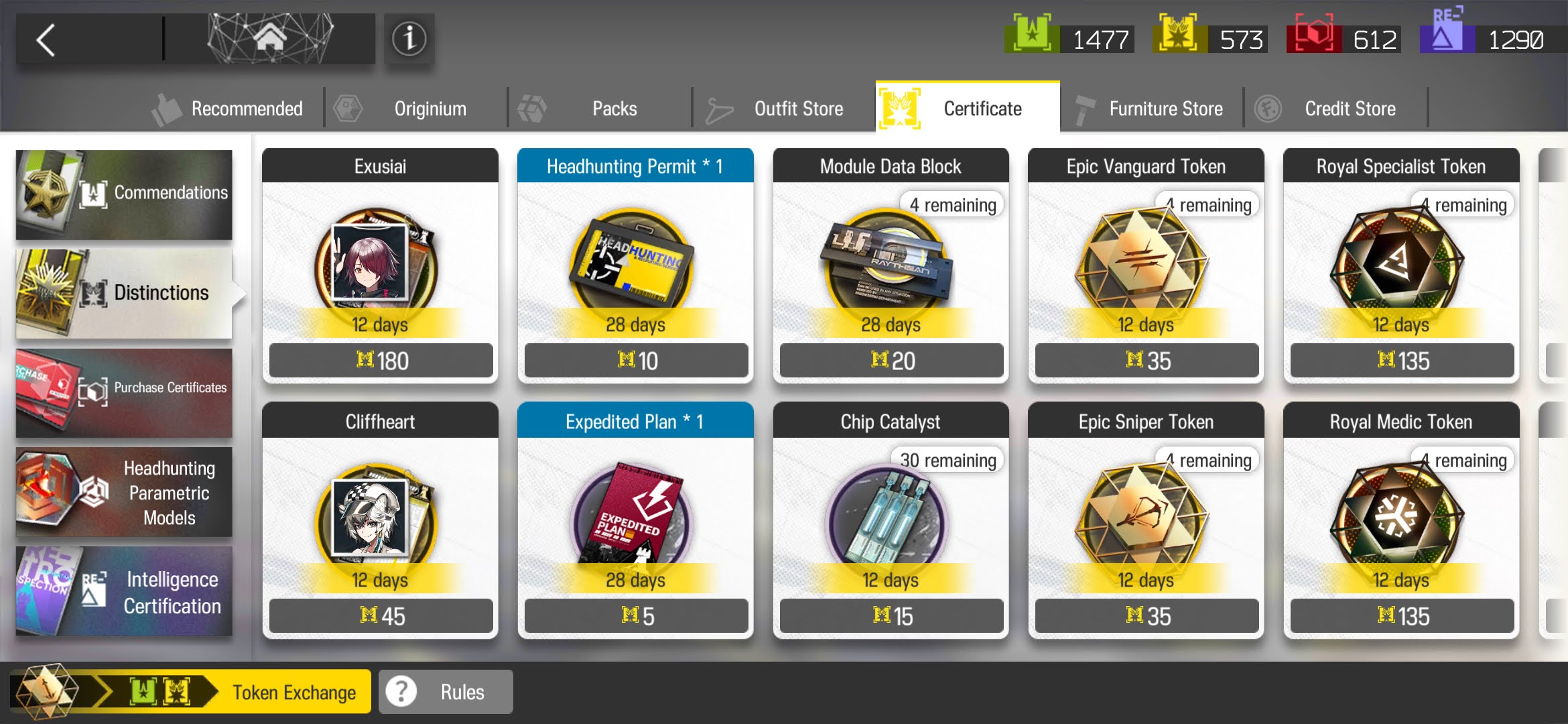Buy the Headhunting Permit item
The width and height of the screenshot is (1568, 724).
(635, 265)
